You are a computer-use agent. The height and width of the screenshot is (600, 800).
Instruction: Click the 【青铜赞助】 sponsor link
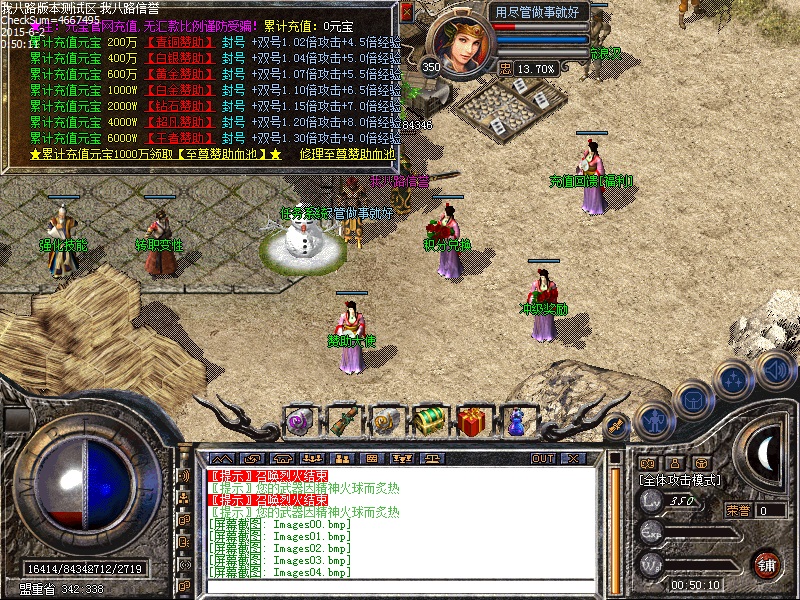[179, 43]
